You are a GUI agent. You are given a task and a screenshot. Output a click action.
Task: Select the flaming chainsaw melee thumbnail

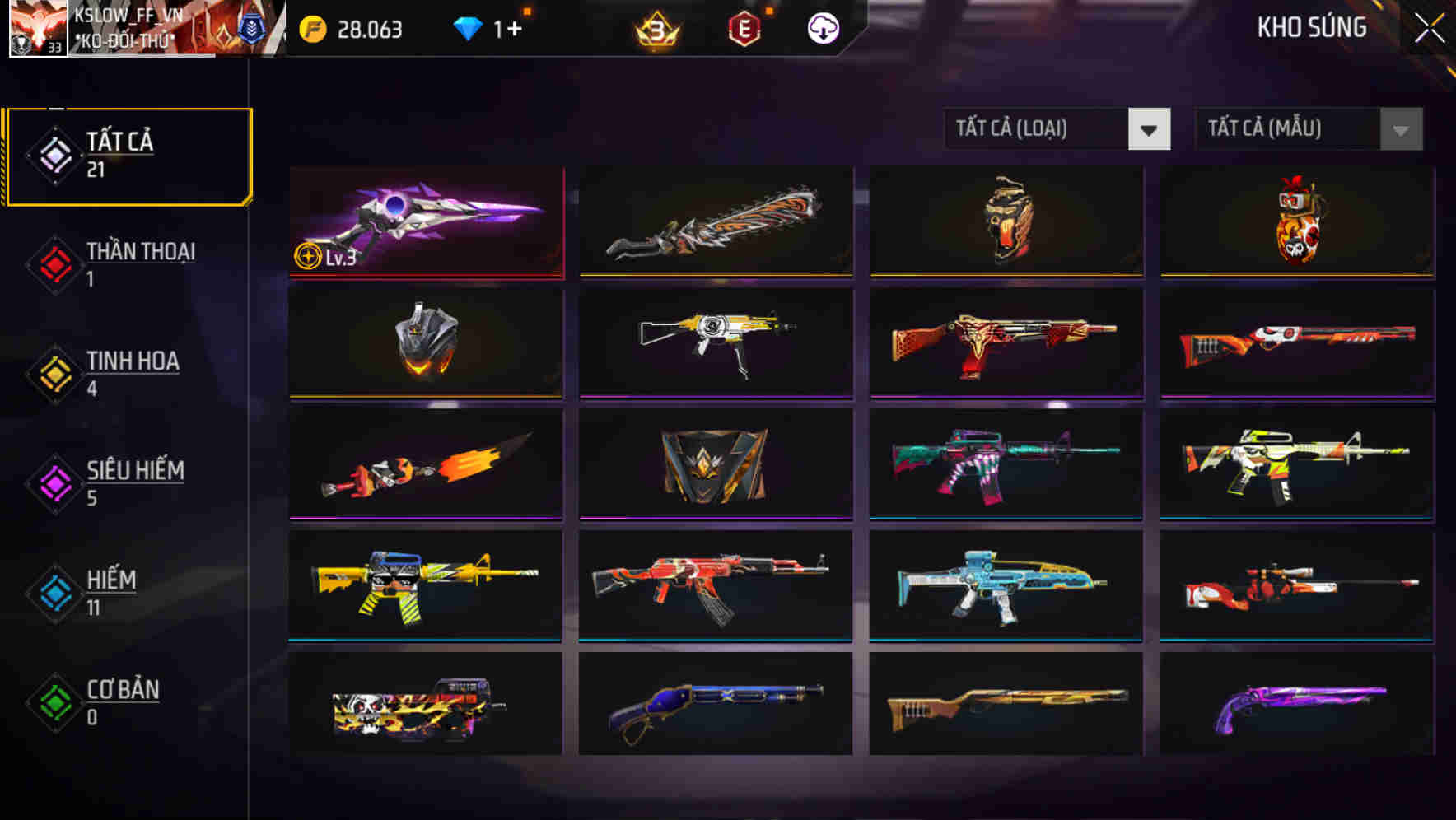tap(714, 222)
